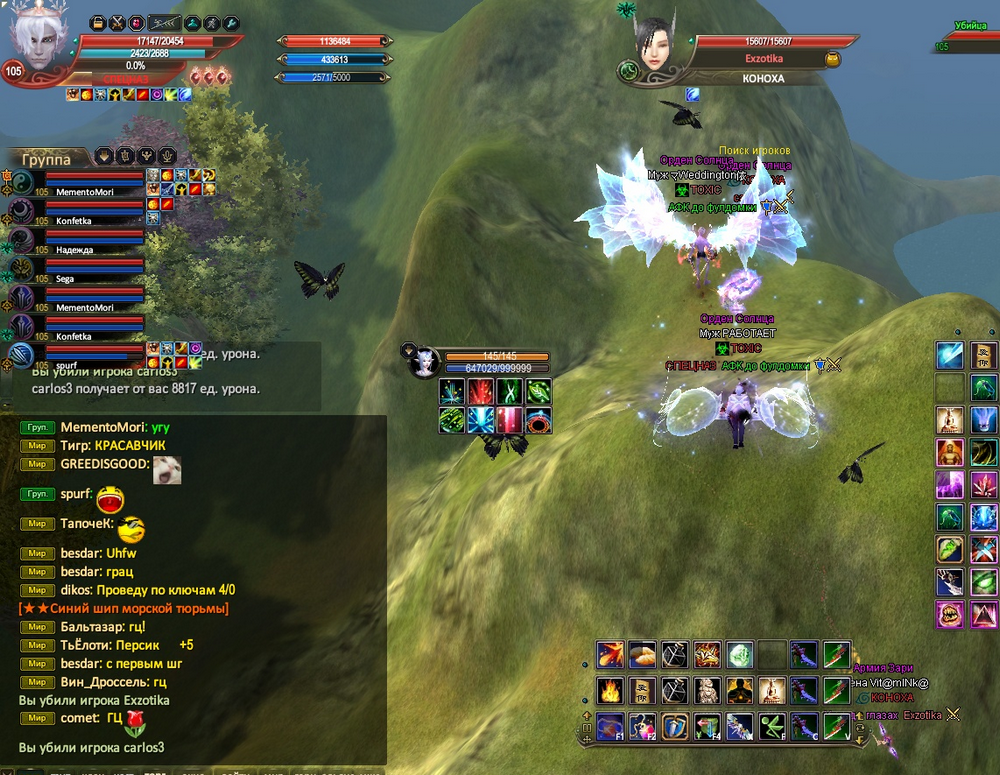The image size is (1000, 775).
Task: Select the player portrait with the crown
Action: pos(39,43)
